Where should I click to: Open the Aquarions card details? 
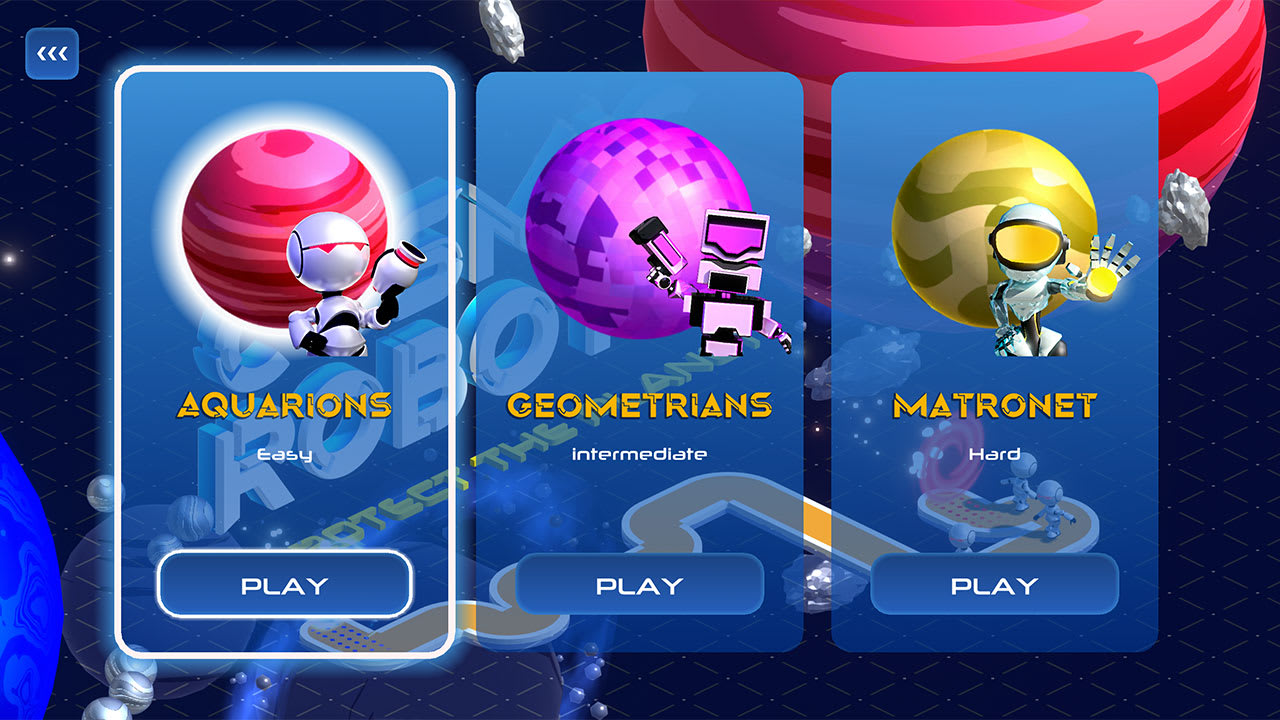tap(285, 584)
